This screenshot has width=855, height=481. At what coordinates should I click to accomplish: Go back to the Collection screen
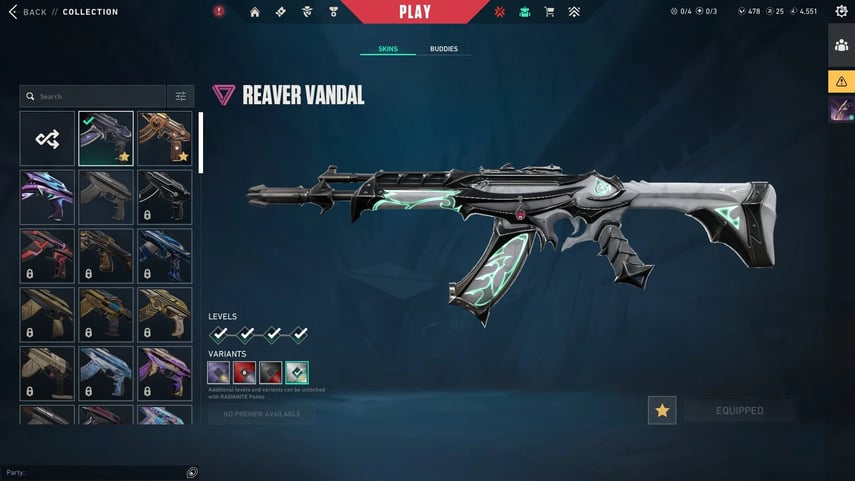tap(28, 12)
